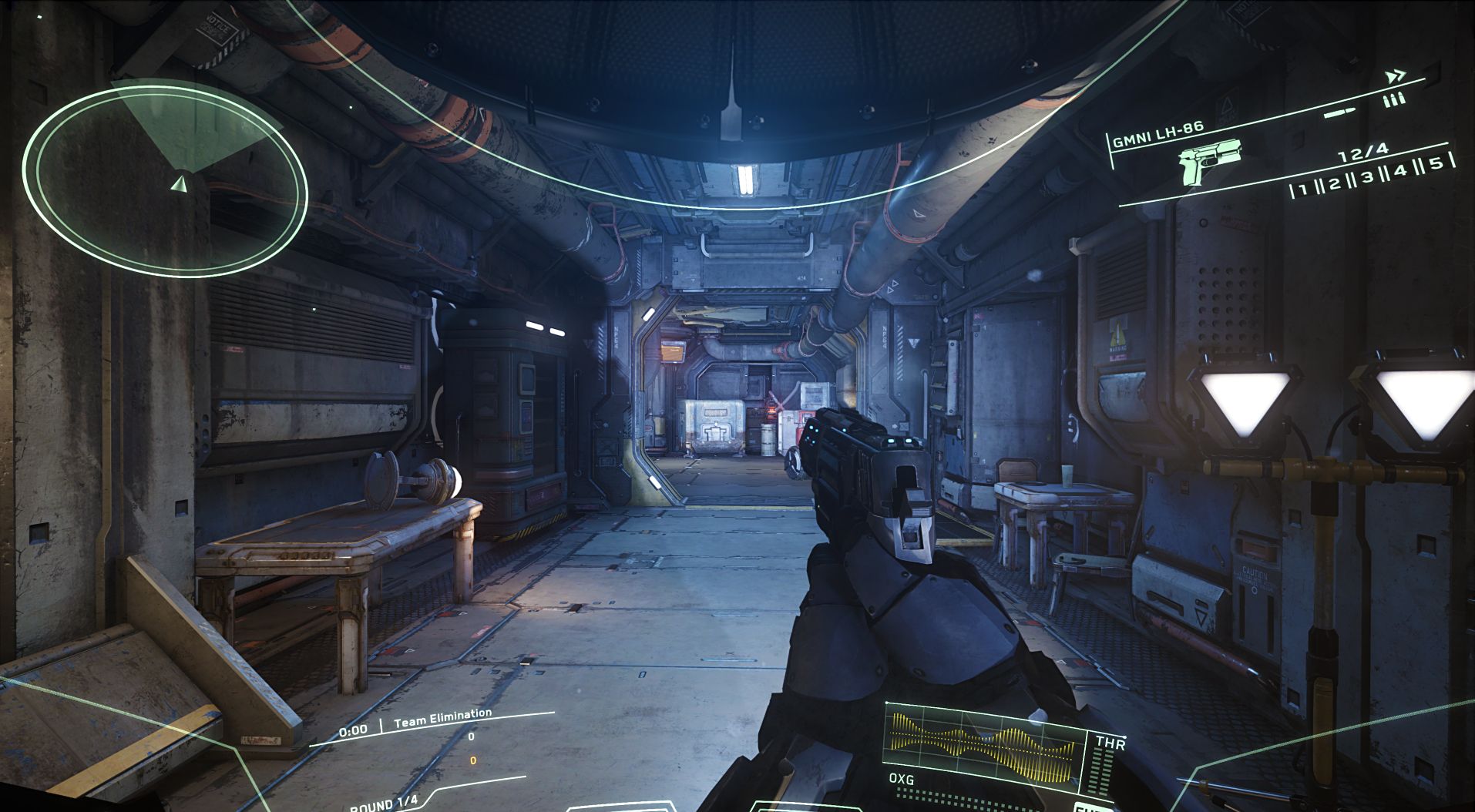This screenshot has height=812, width=1475.
Task: Switch to weapon slot 1
Action: pos(1304,189)
